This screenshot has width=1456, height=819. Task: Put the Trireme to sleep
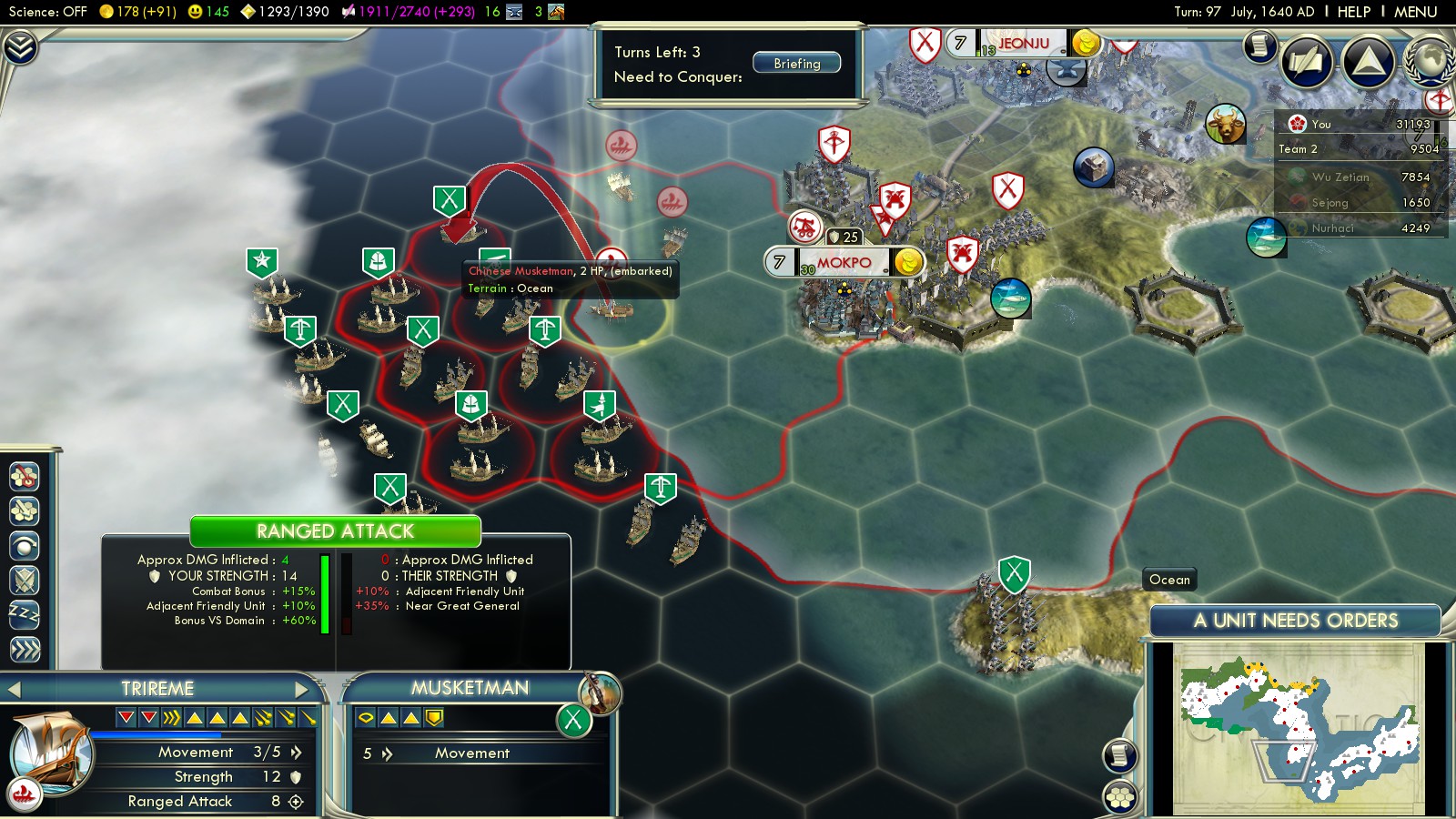25,615
